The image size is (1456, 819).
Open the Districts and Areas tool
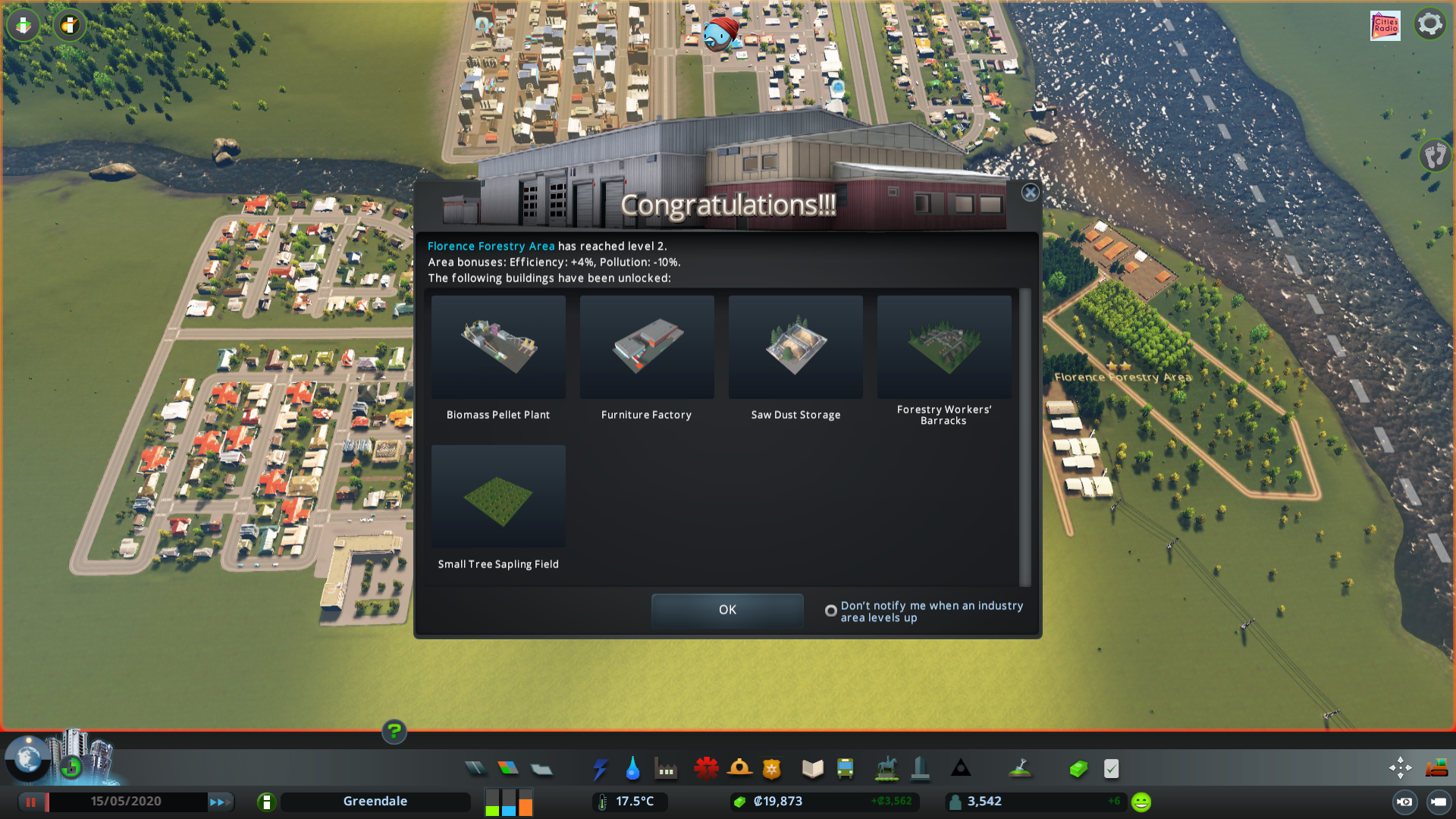click(x=541, y=768)
